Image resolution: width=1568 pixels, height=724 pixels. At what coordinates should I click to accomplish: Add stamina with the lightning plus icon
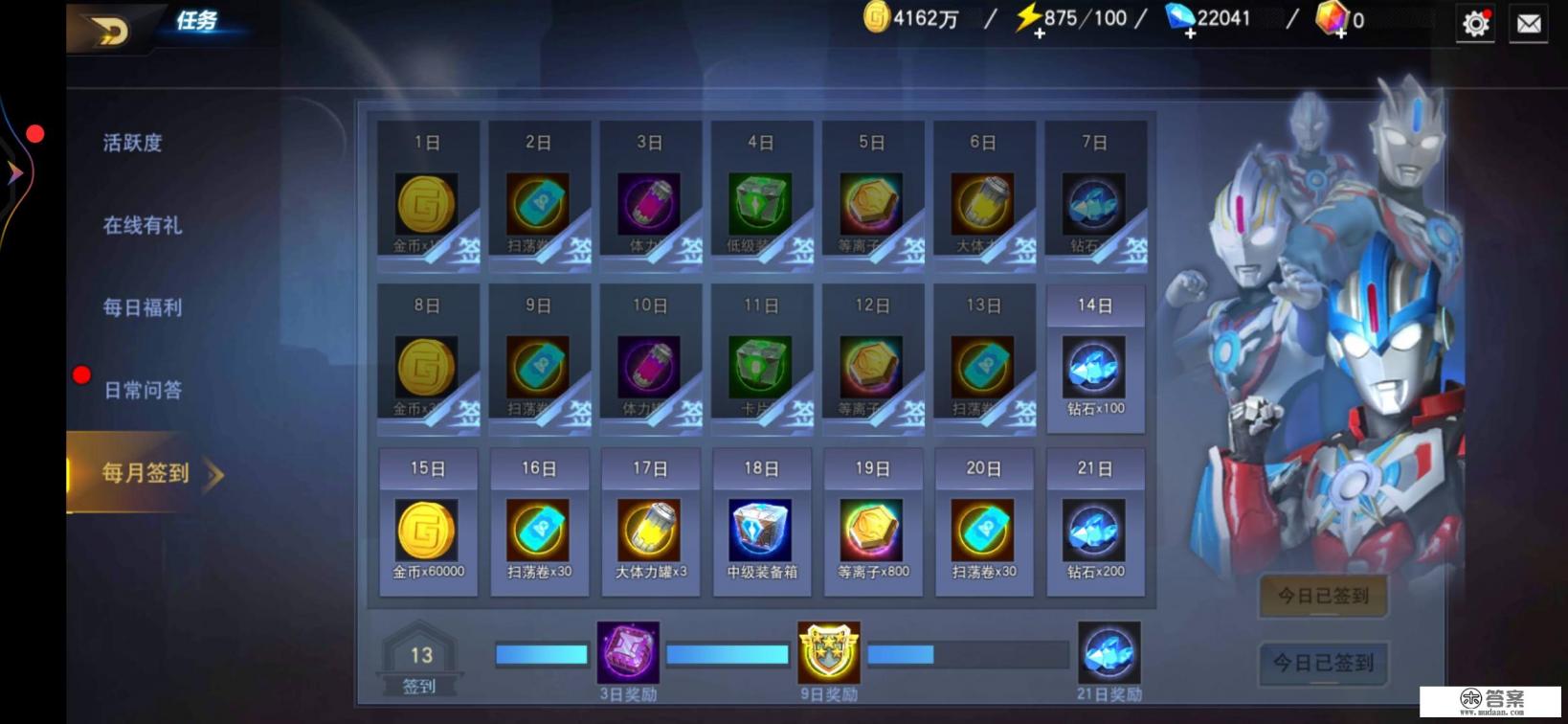tap(1039, 33)
